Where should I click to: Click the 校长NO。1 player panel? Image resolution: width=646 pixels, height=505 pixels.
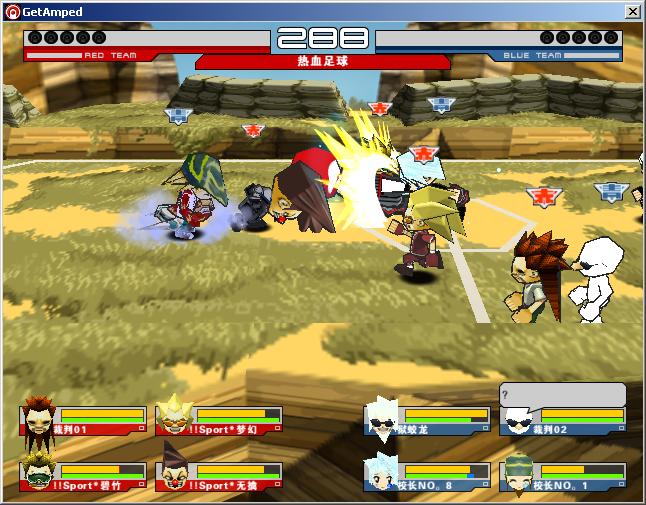(563, 476)
